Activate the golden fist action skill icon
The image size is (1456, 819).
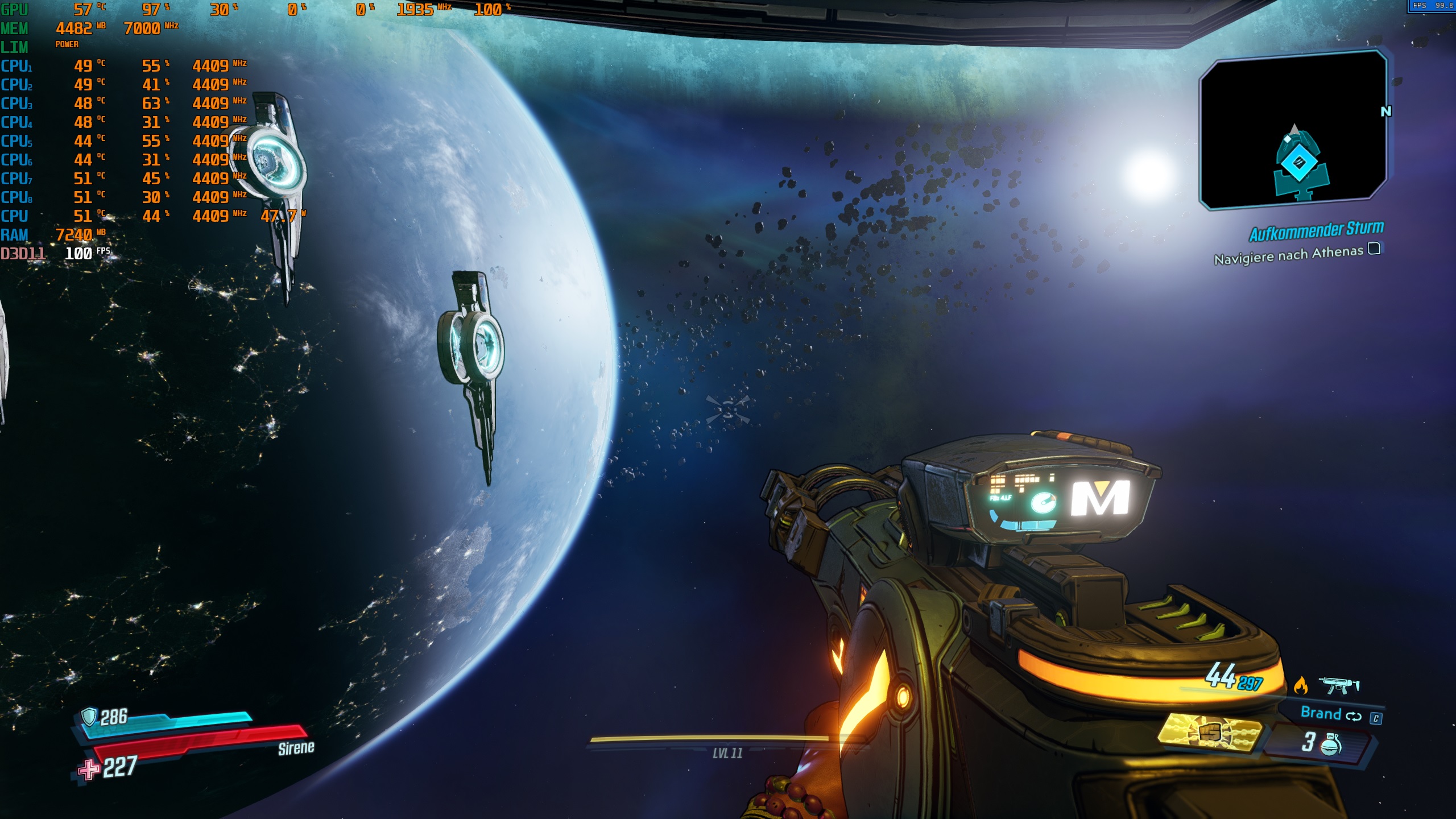click(1210, 733)
